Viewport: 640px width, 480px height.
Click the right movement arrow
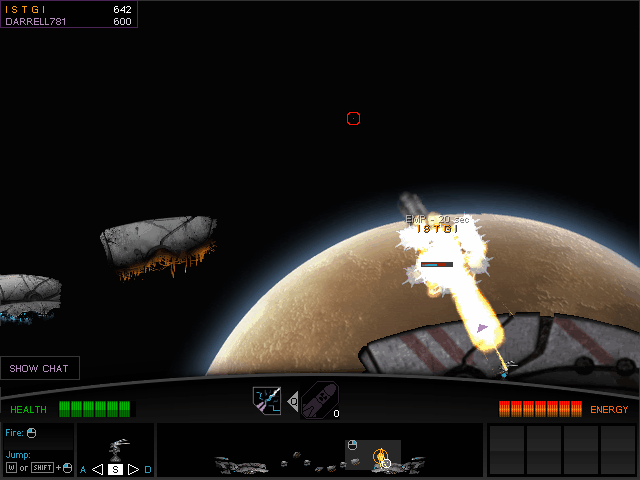[x=133, y=469]
